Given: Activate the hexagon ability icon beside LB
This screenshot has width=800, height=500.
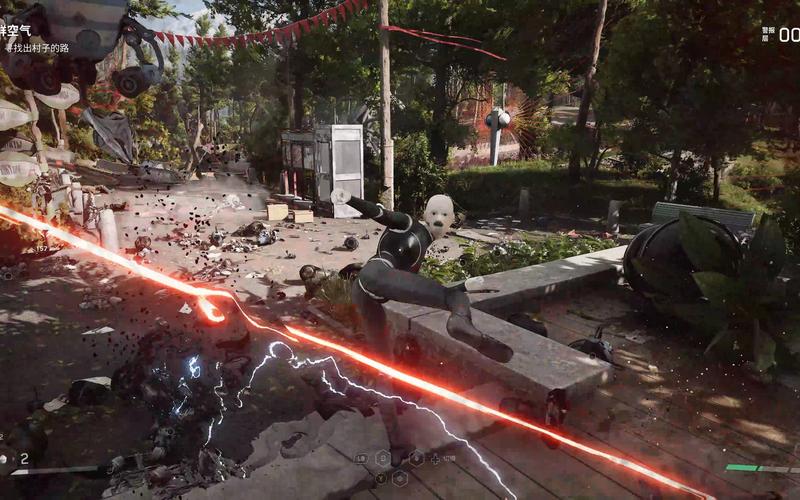Looking at the screenshot, I should click(x=382, y=458).
